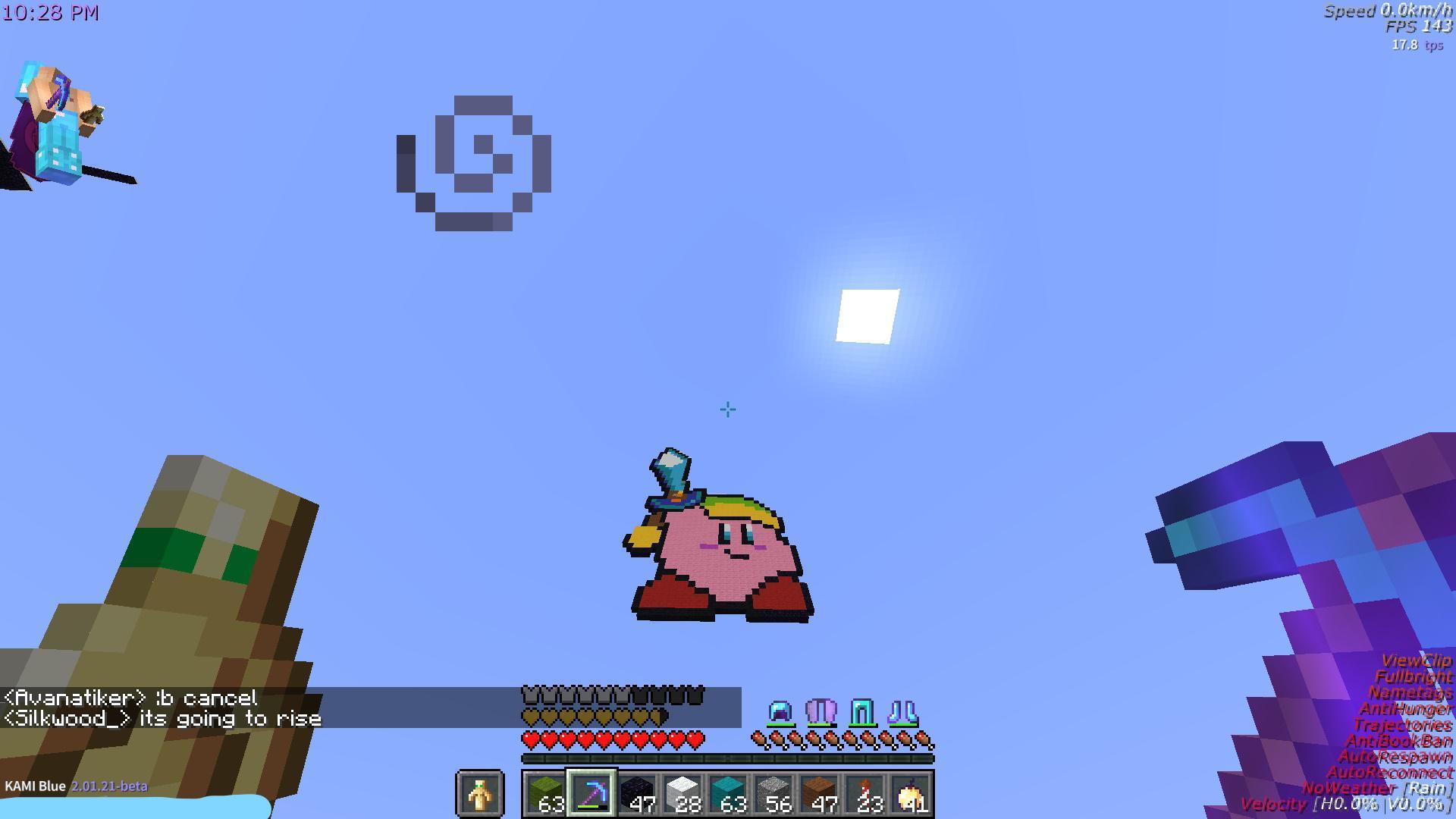Click the green experience bar
This screenshot has height=819, width=1456.
726,758
